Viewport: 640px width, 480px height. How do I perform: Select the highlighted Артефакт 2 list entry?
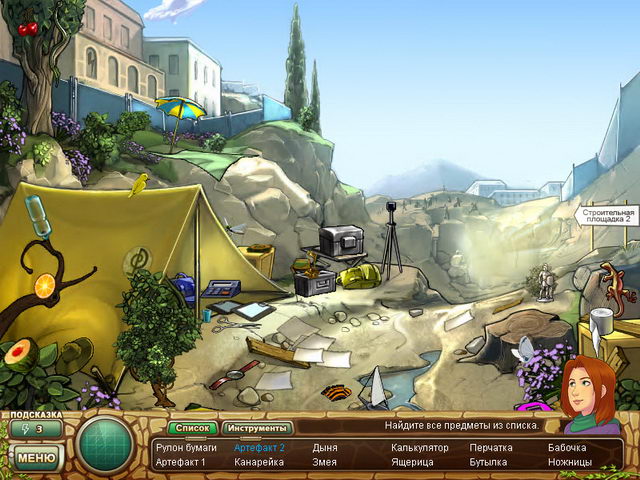tap(259, 448)
